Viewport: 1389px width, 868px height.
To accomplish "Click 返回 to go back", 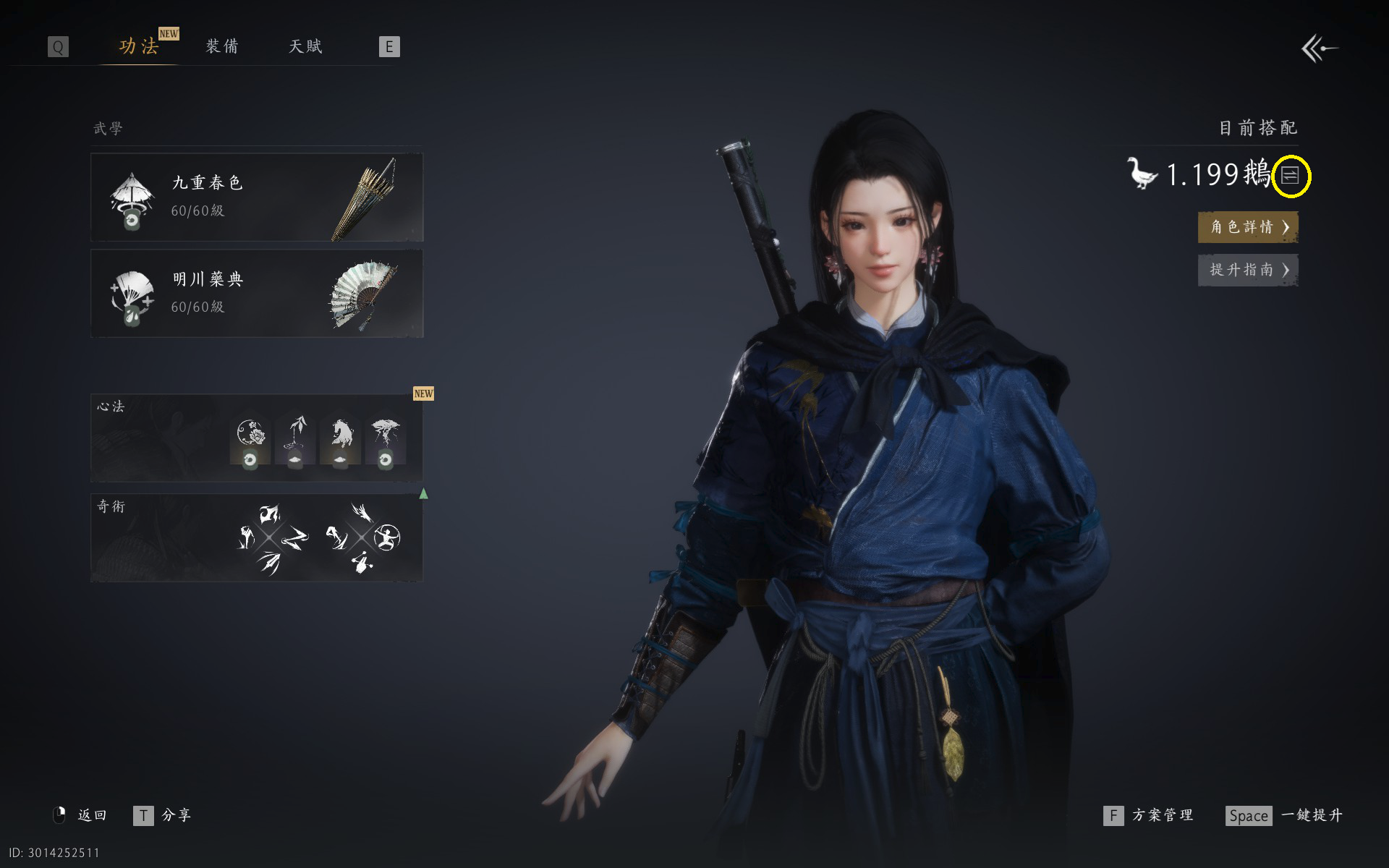I will click(x=81, y=816).
